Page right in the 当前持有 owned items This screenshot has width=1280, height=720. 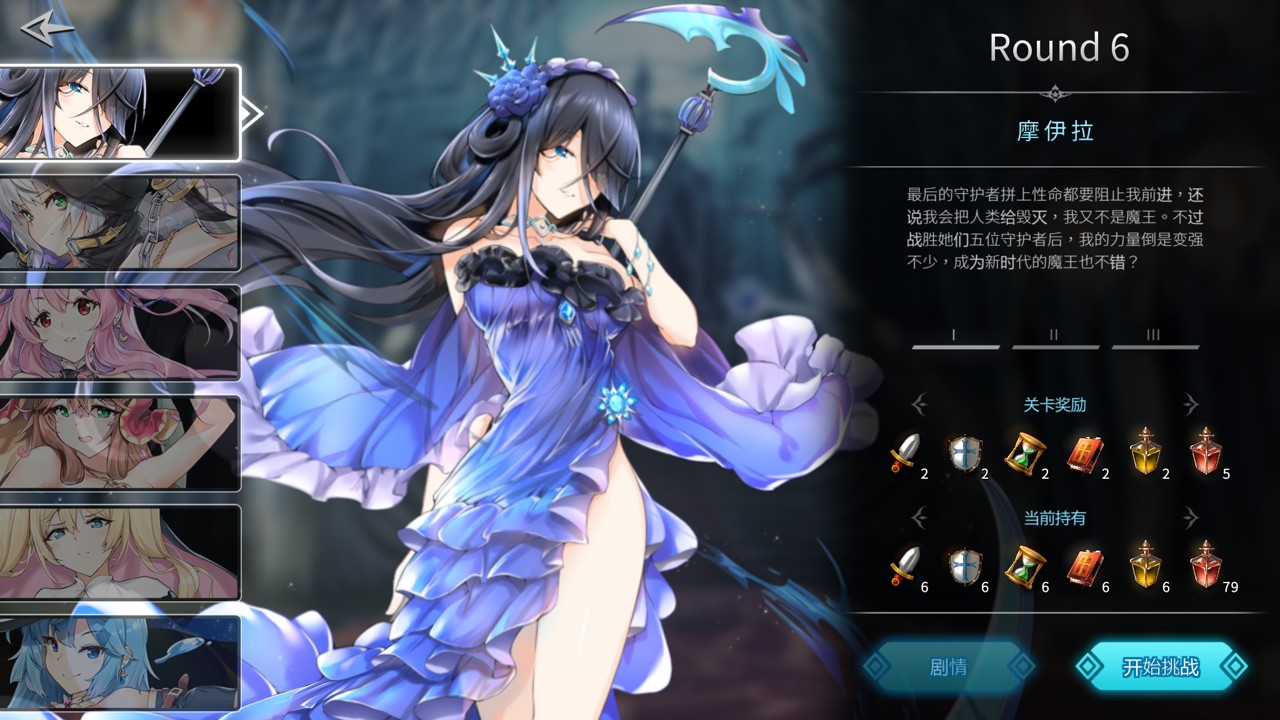(x=1190, y=518)
